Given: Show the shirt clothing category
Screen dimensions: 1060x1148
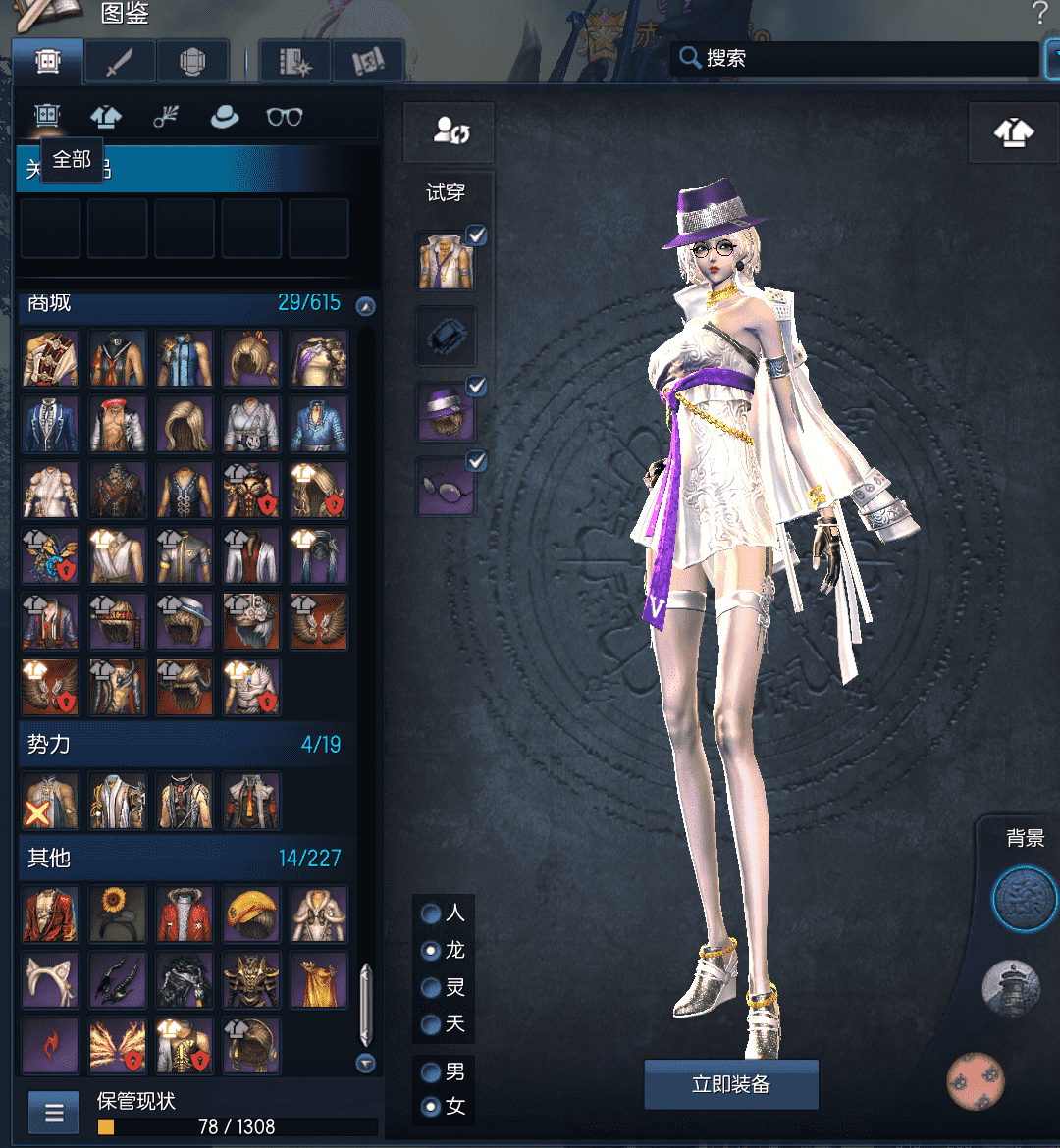Looking at the screenshot, I should (x=106, y=117).
